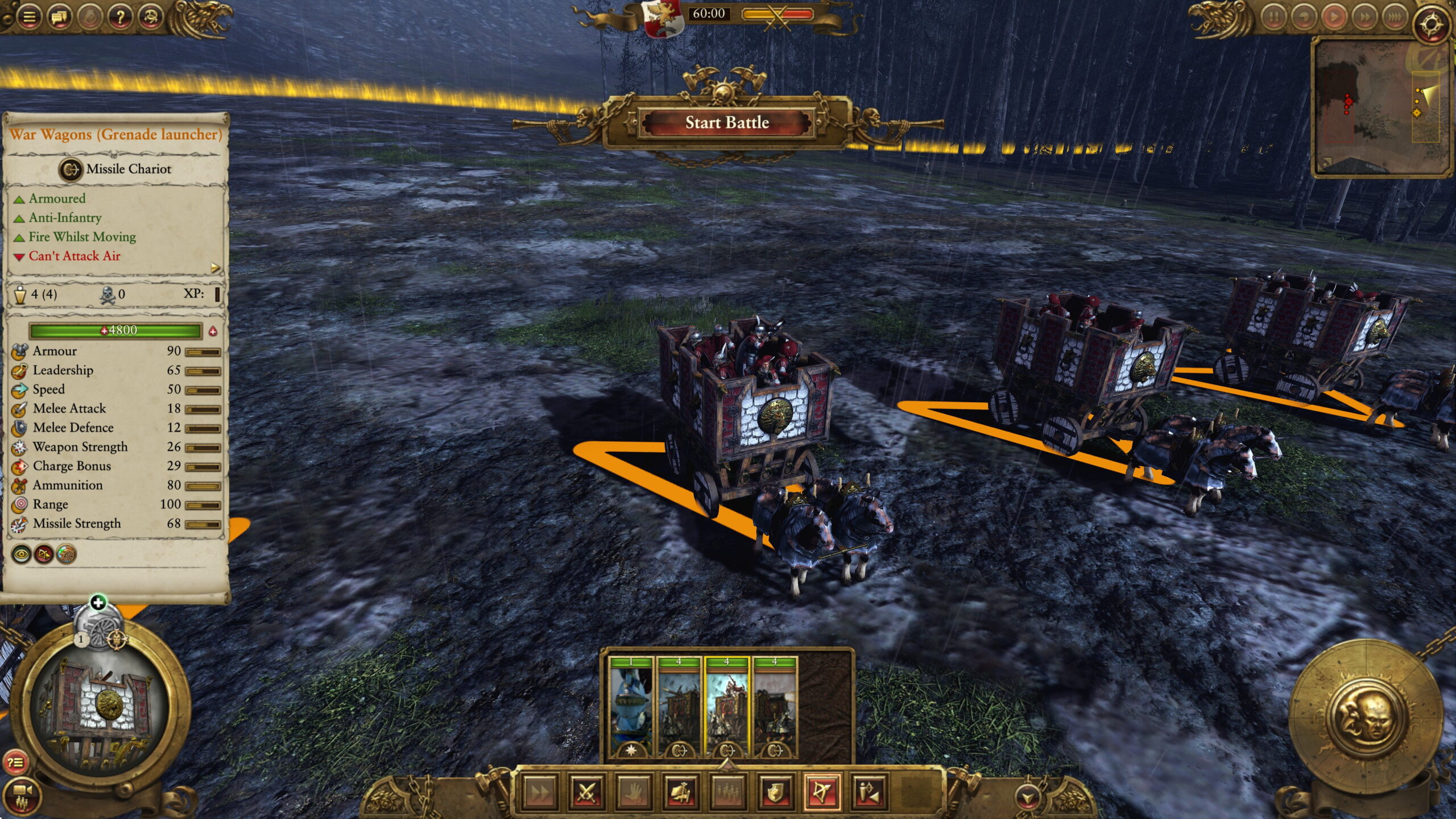Open the hamburger main menu
The width and height of the screenshot is (1456, 819).
[29, 16]
